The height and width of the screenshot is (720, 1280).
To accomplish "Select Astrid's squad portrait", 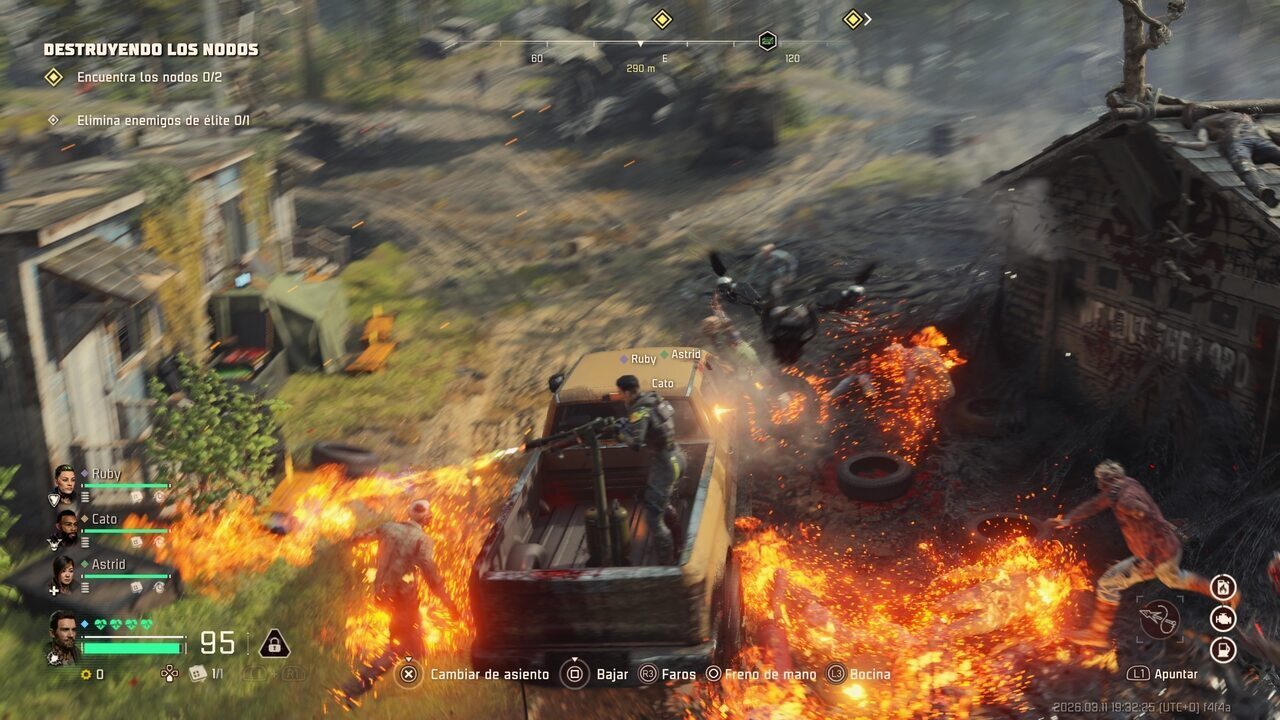I will [x=65, y=572].
